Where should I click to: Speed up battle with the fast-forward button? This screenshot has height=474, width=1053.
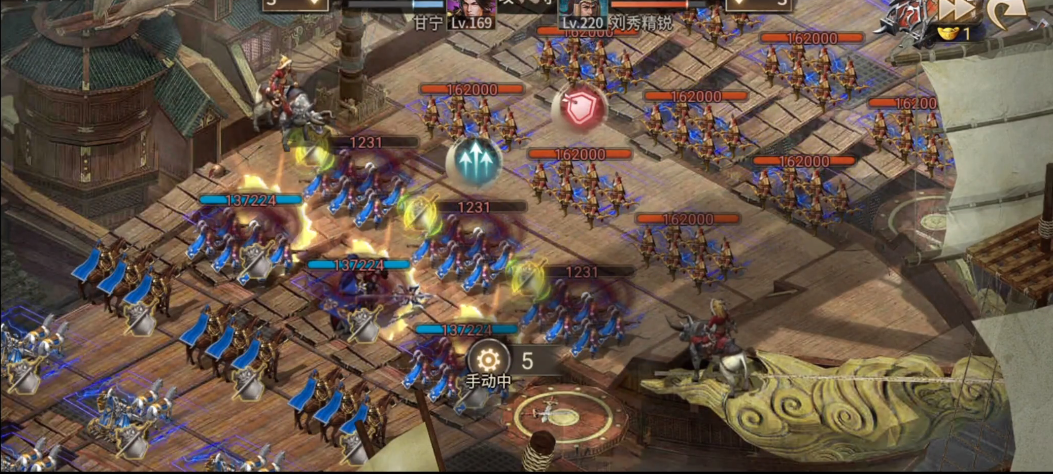click(953, 10)
